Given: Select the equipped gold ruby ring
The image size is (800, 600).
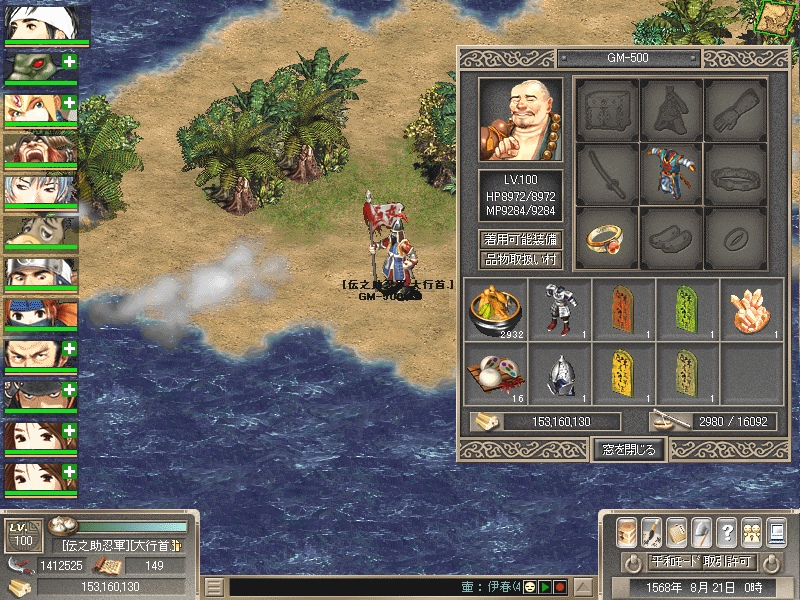Looking at the screenshot, I should coord(607,237).
